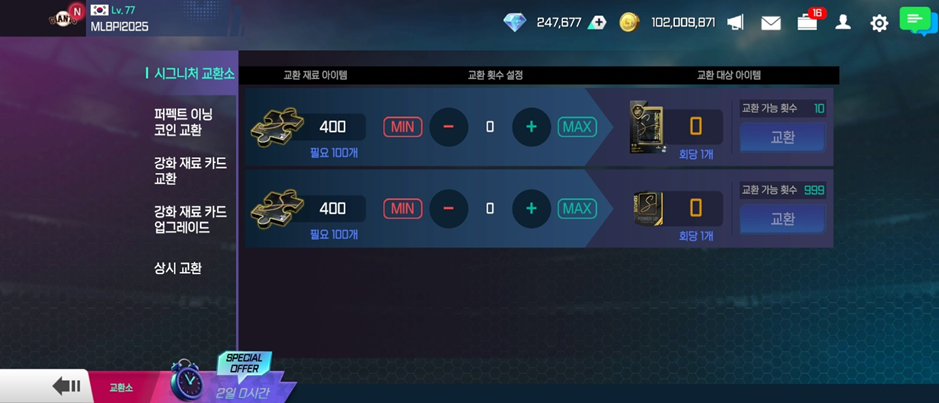Select the 시그니처 교환소 tab
939x403 pixels.
pyautogui.click(x=193, y=74)
